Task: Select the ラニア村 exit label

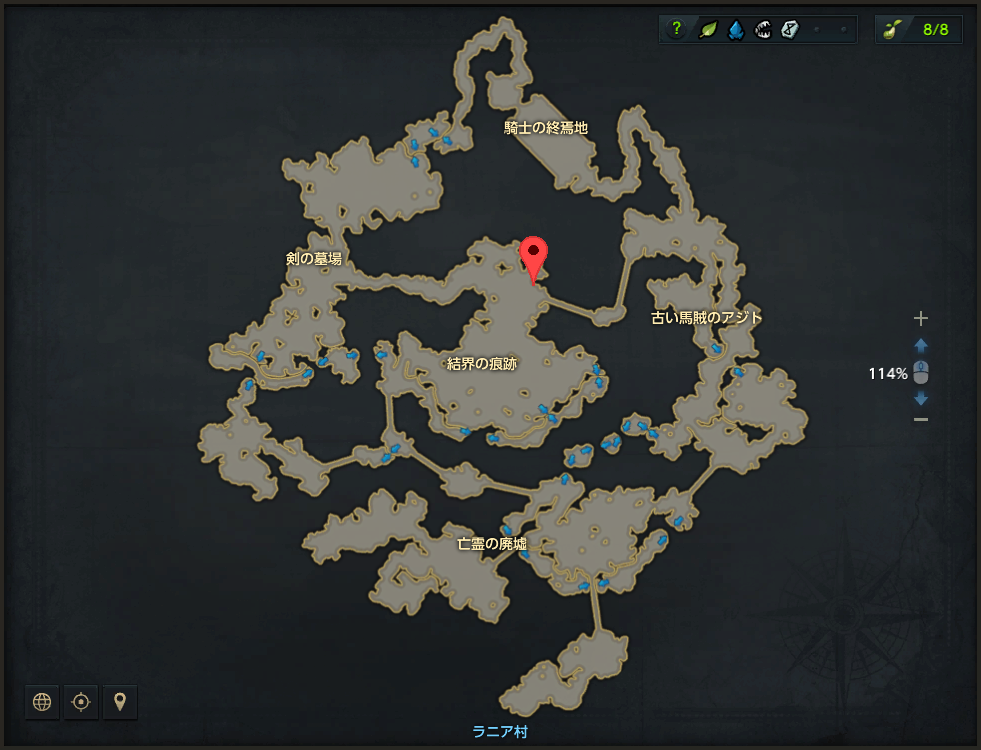Action: (x=499, y=732)
